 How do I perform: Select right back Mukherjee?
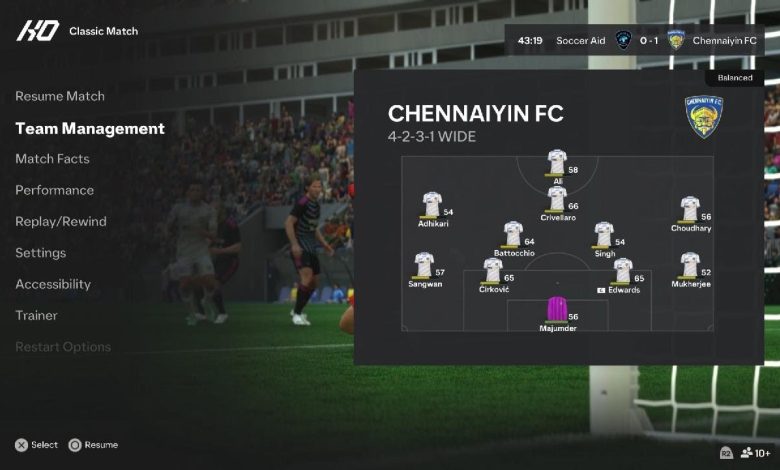(690, 265)
